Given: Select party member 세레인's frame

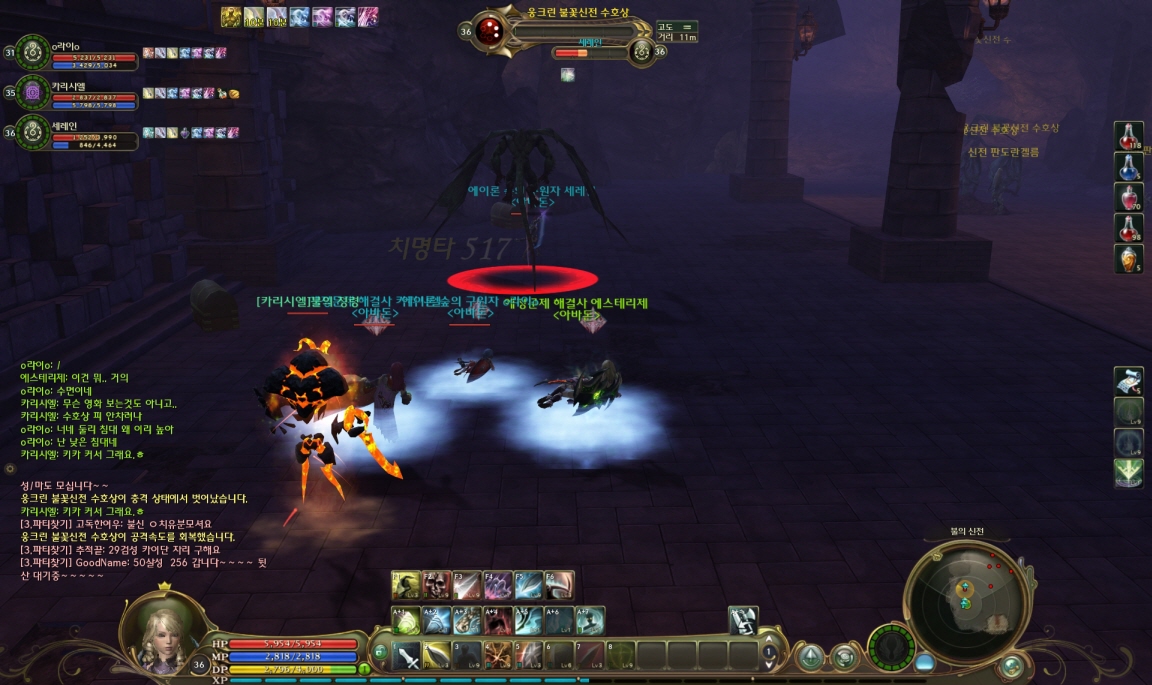Looking at the screenshot, I should click(32, 132).
